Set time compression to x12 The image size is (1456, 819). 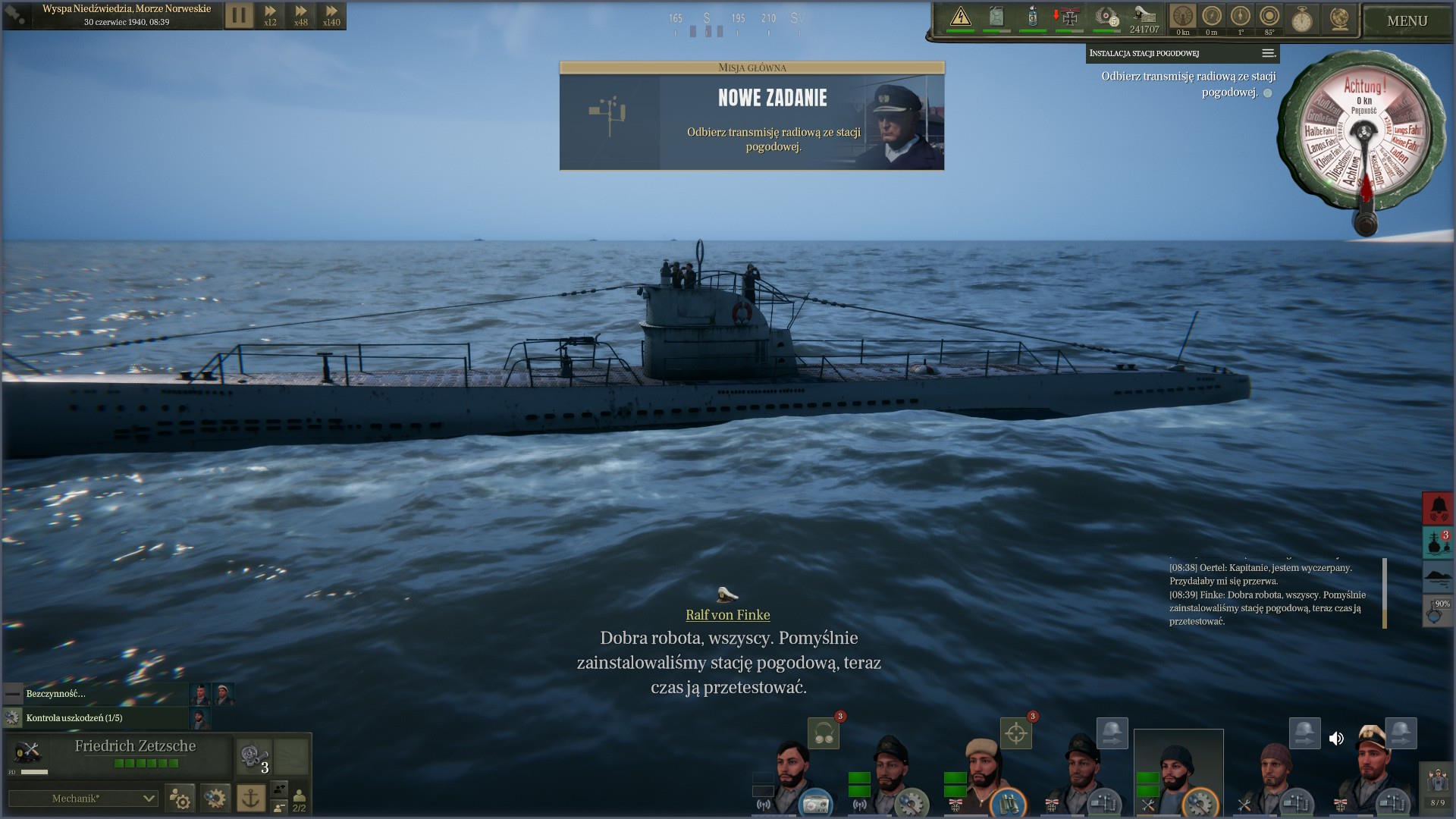click(x=270, y=15)
